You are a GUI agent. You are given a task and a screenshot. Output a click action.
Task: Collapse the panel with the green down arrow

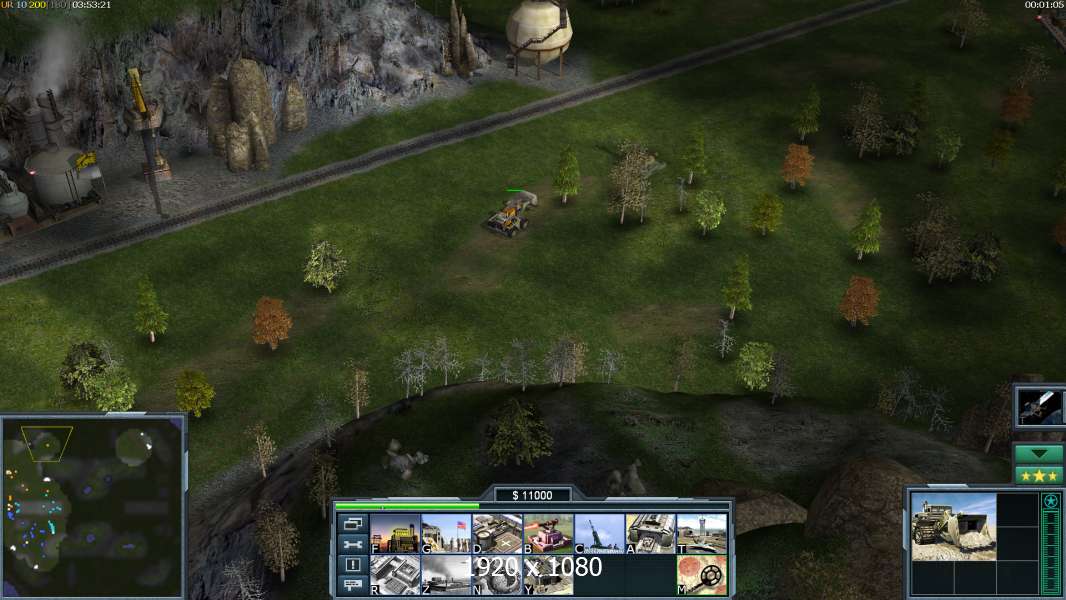pyautogui.click(x=1037, y=454)
